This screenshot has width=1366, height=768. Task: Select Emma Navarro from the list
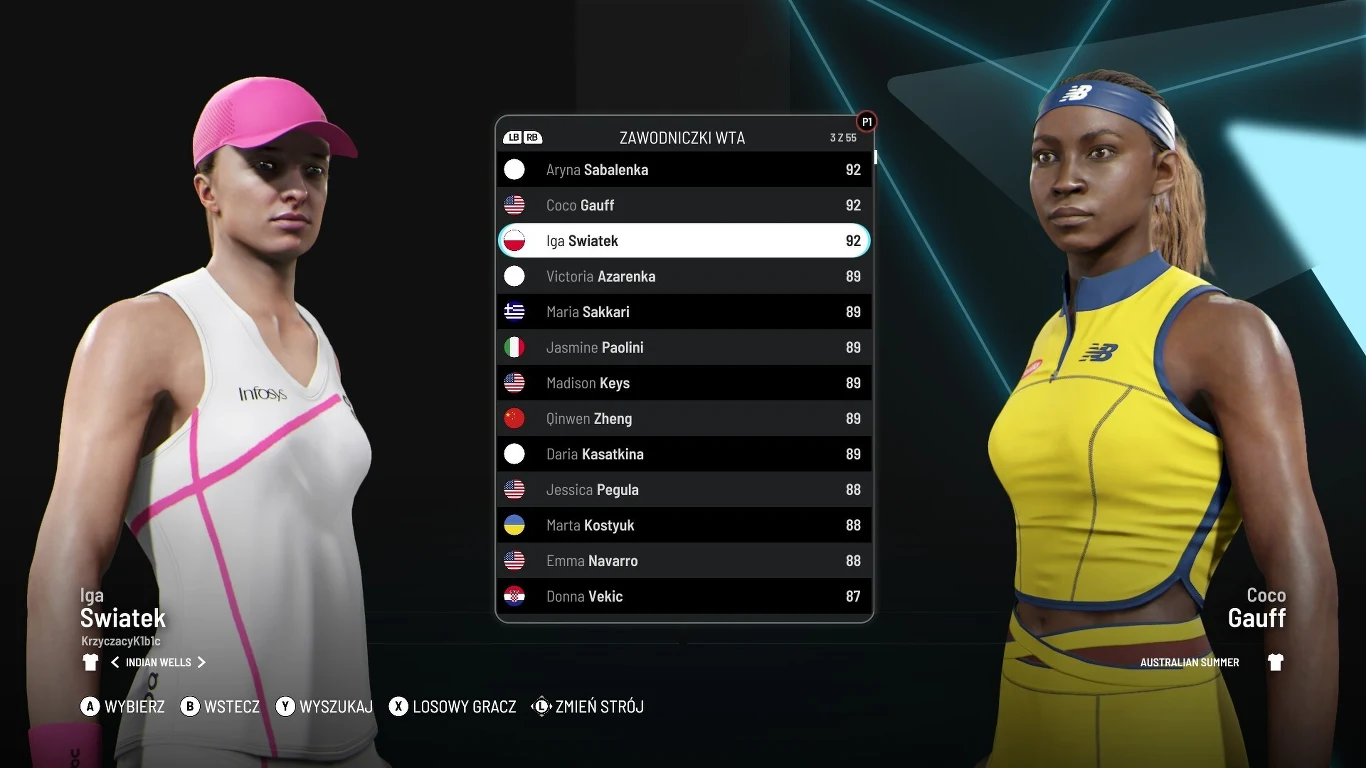tap(684, 561)
